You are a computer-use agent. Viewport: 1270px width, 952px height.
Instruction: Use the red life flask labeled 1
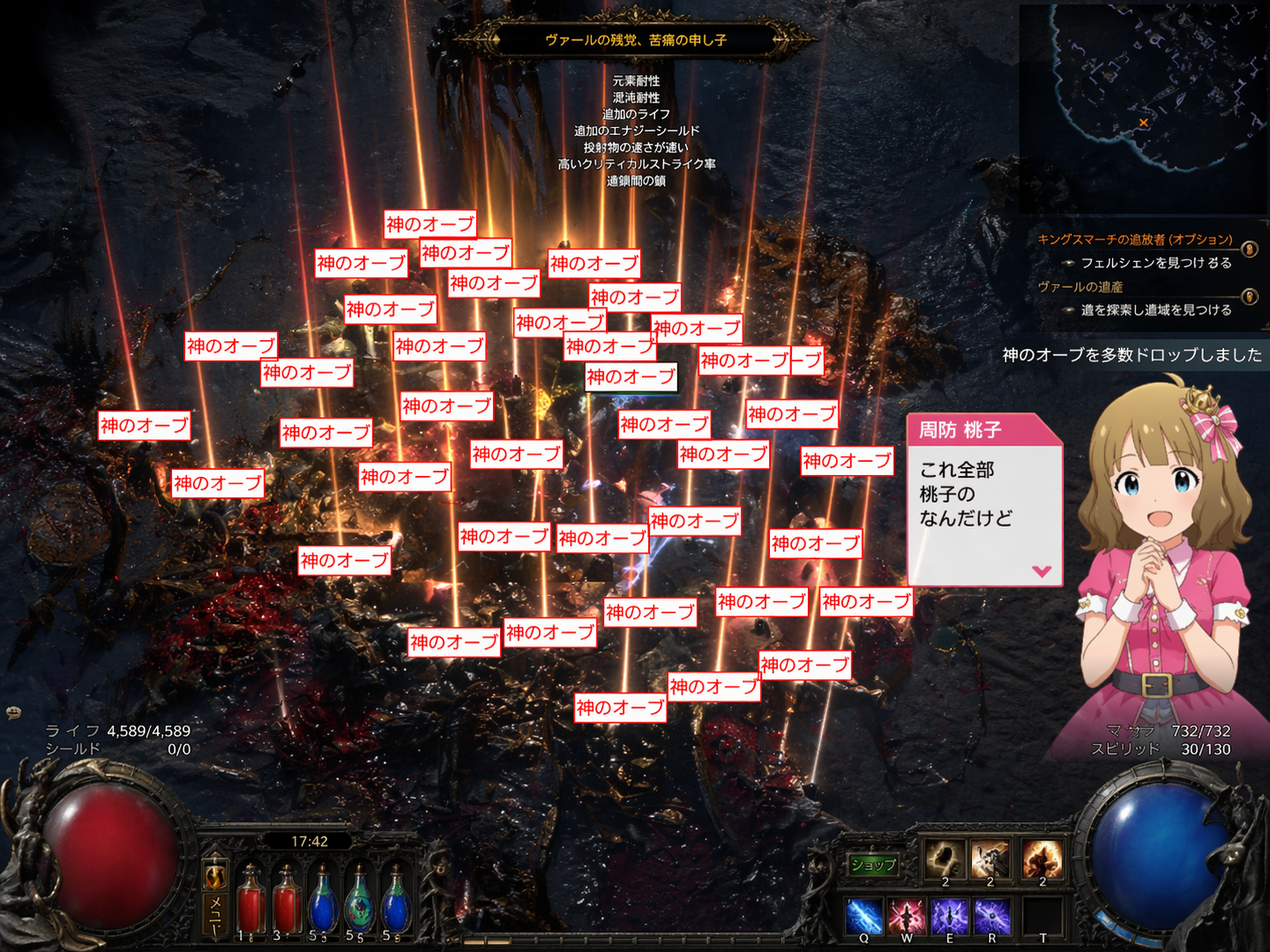coord(250,900)
